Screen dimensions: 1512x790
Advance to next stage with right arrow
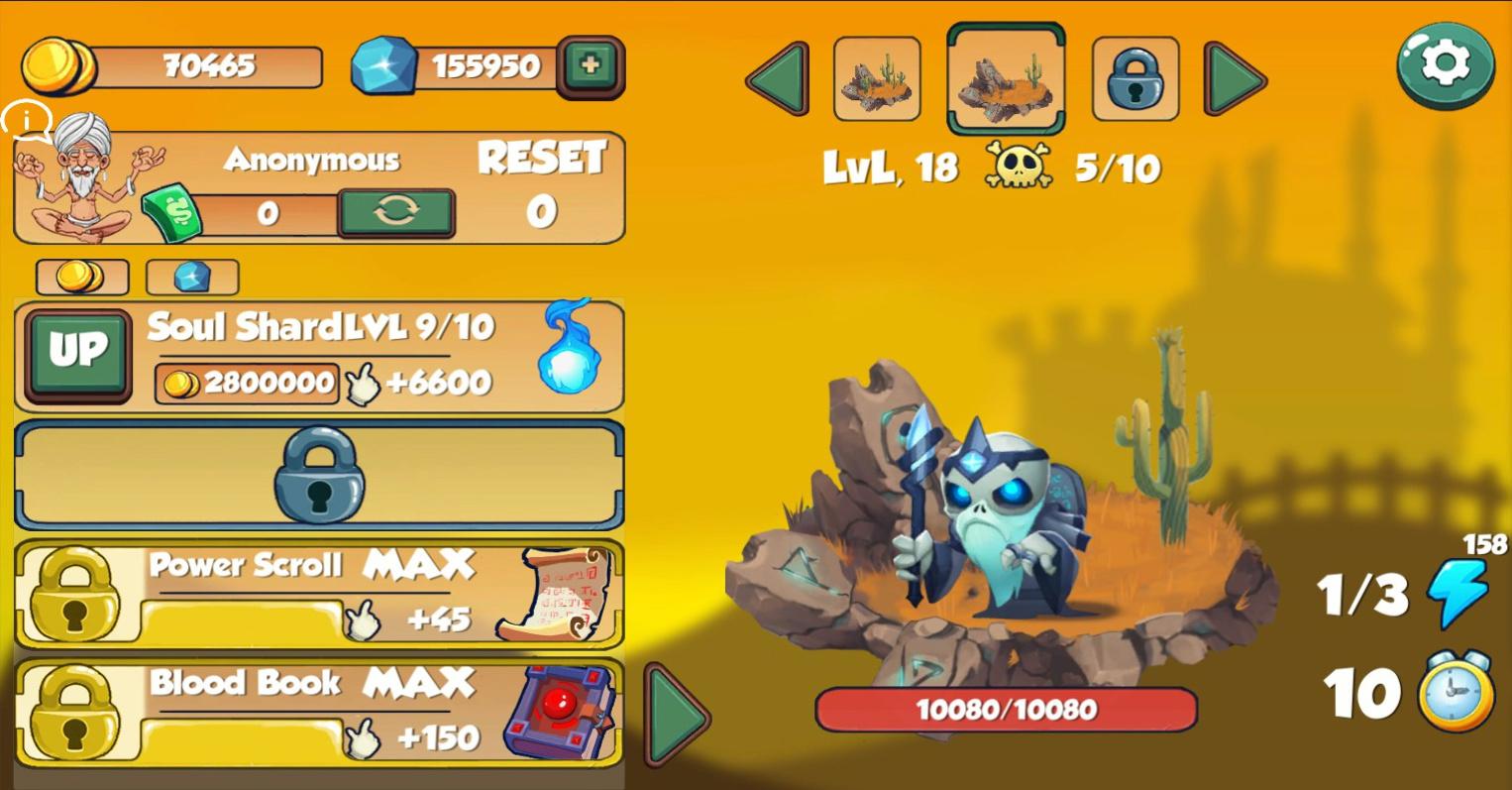(1235, 78)
